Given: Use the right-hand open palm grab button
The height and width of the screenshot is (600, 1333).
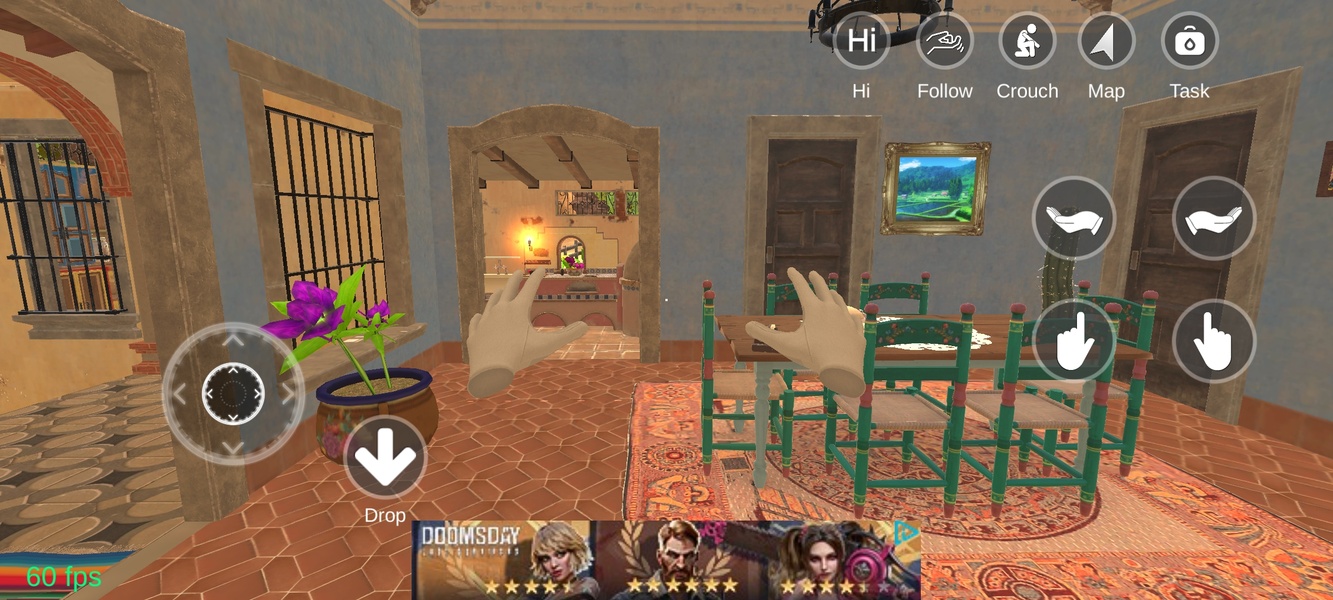Looking at the screenshot, I should pyautogui.click(x=1214, y=218).
